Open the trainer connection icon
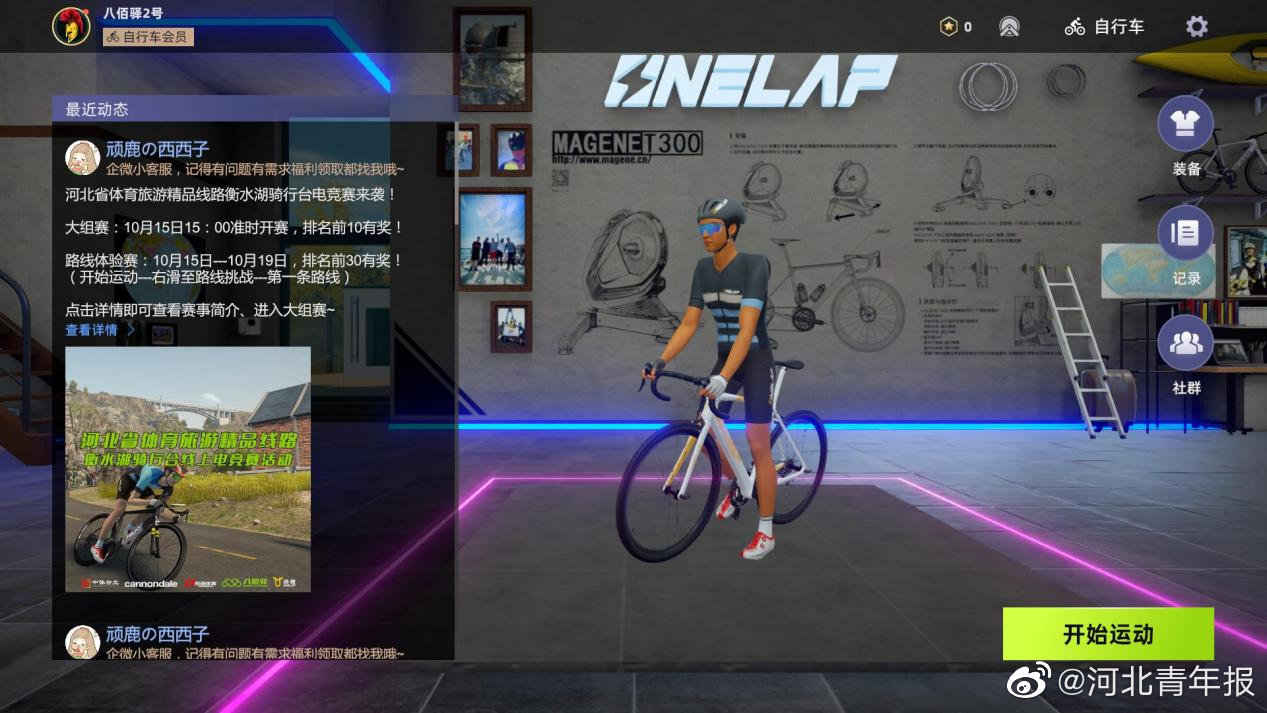This screenshot has width=1267, height=713. (1009, 27)
